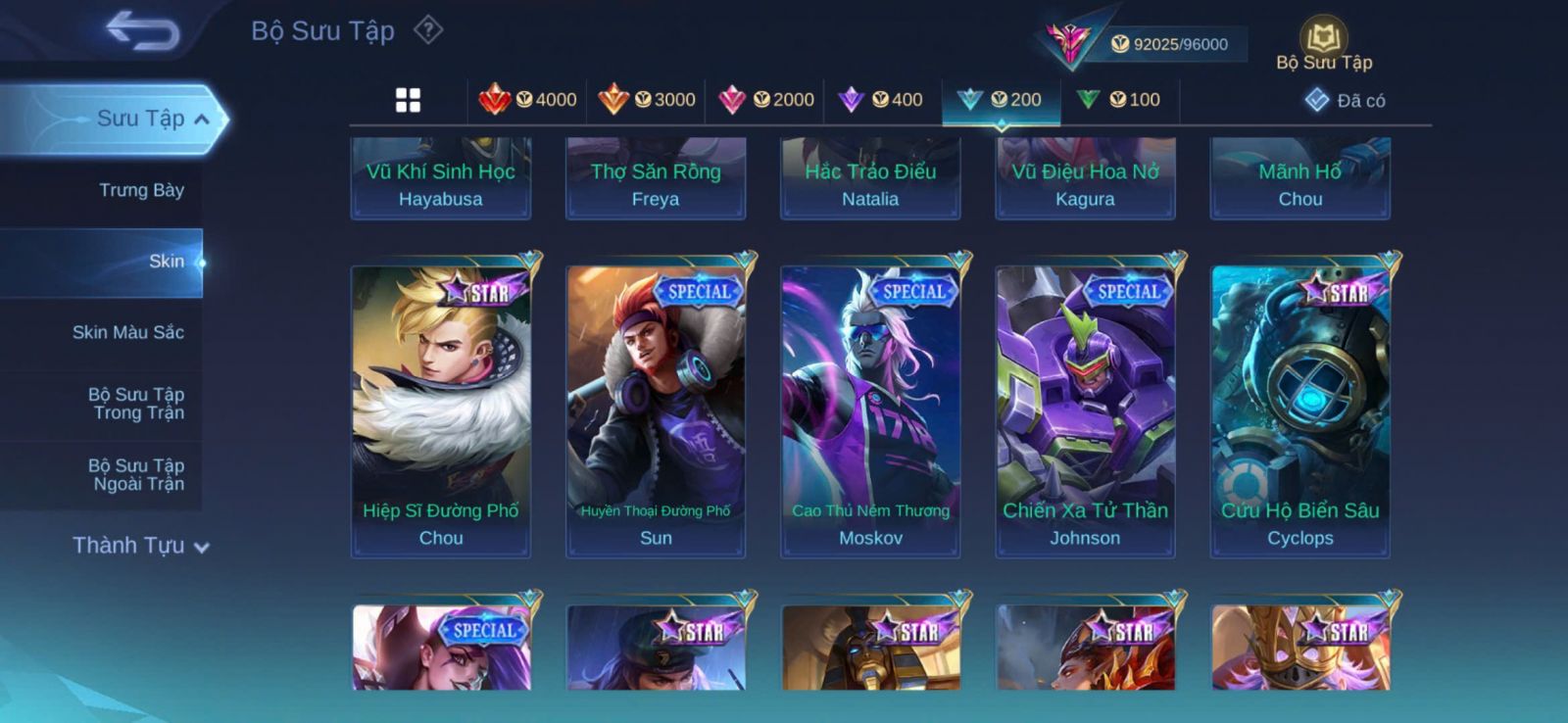Image resolution: width=1568 pixels, height=723 pixels.
Task: Choose Johnson's Chiến Xa Tử Thần skin
Action: [1085, 410]
